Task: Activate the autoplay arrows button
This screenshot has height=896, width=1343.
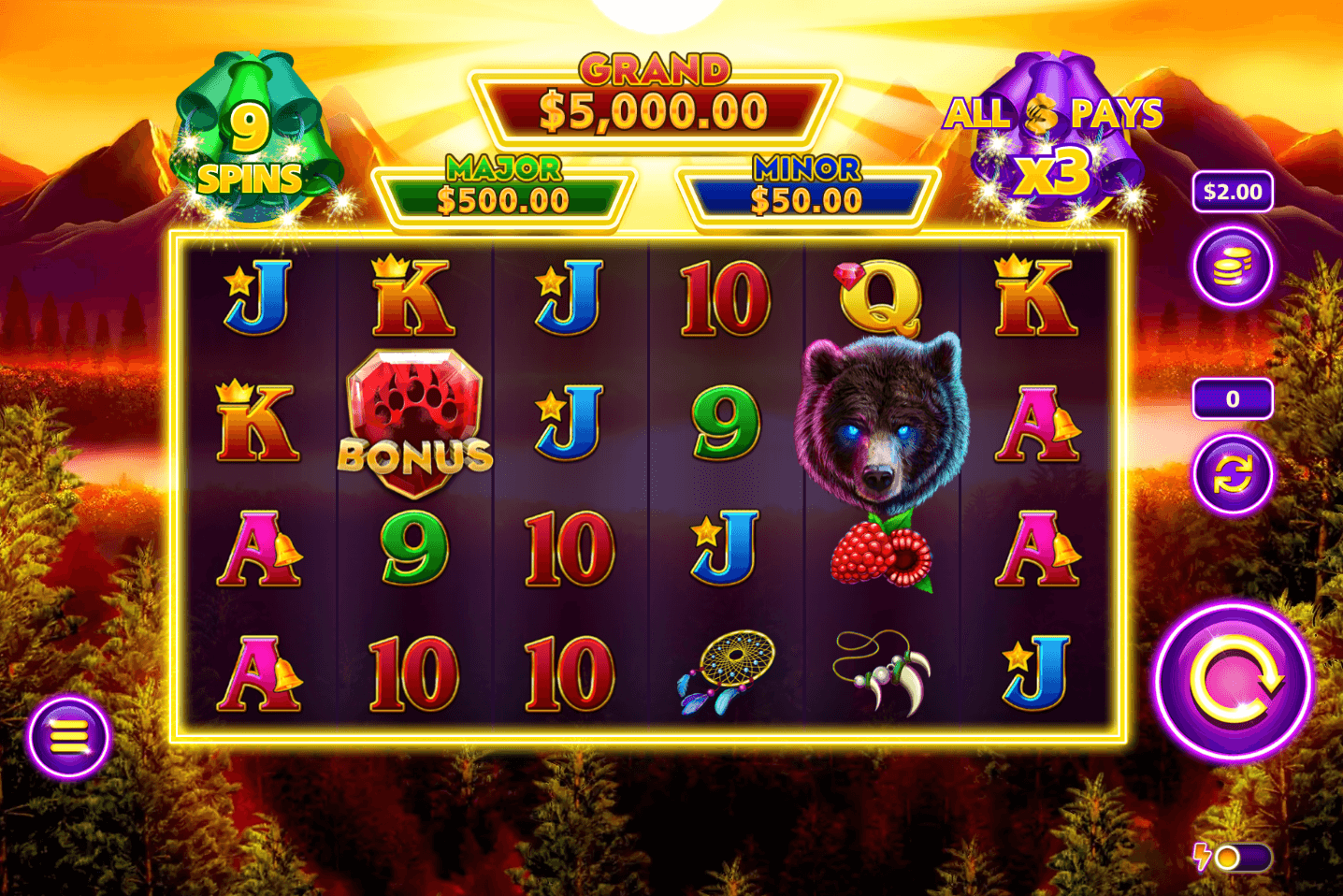Action: [x=1233, y=474]
